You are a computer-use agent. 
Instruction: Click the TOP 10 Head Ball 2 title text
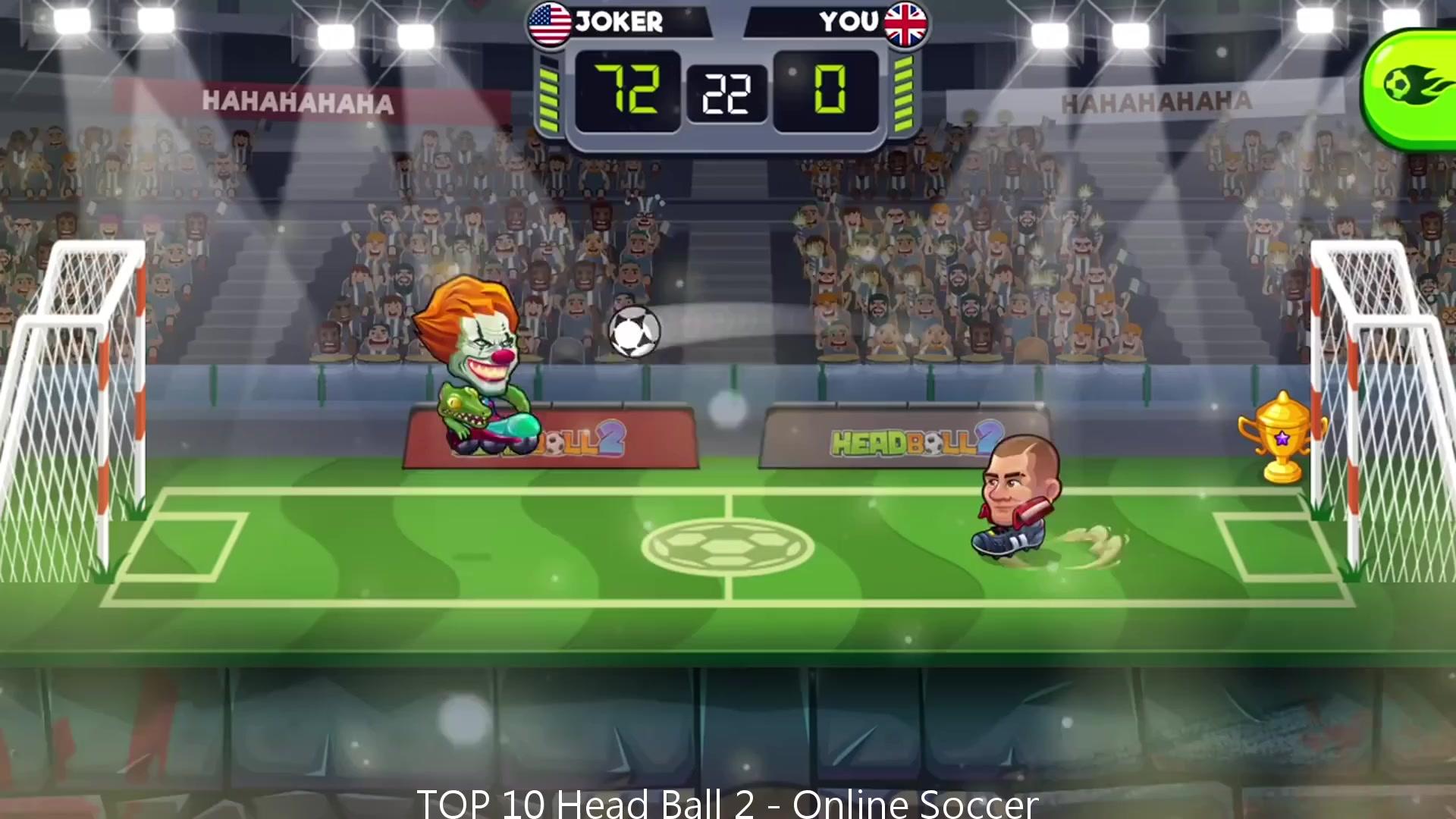(726, 802)
